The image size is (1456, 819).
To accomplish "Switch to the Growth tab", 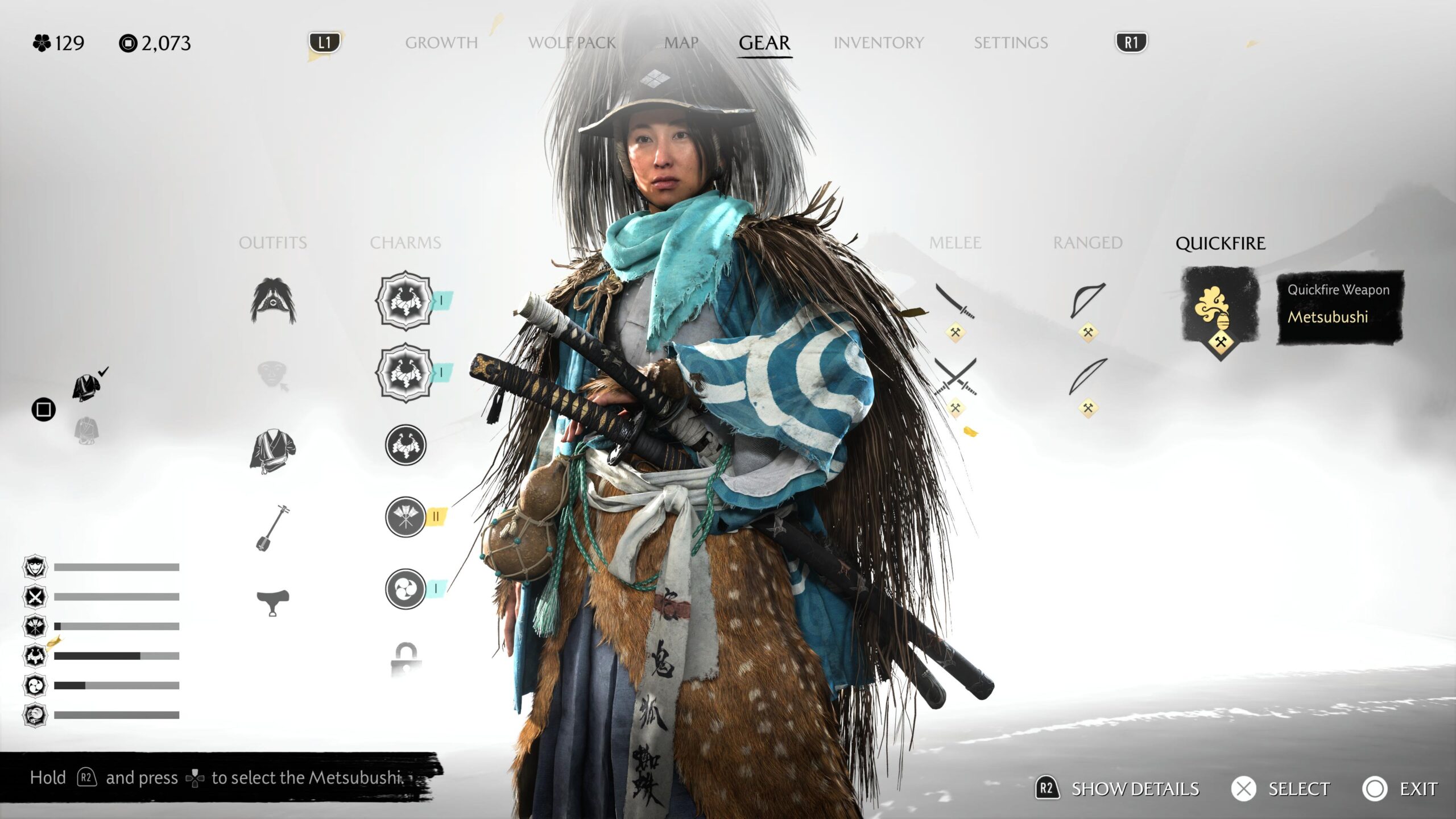I will click(441, 43).
